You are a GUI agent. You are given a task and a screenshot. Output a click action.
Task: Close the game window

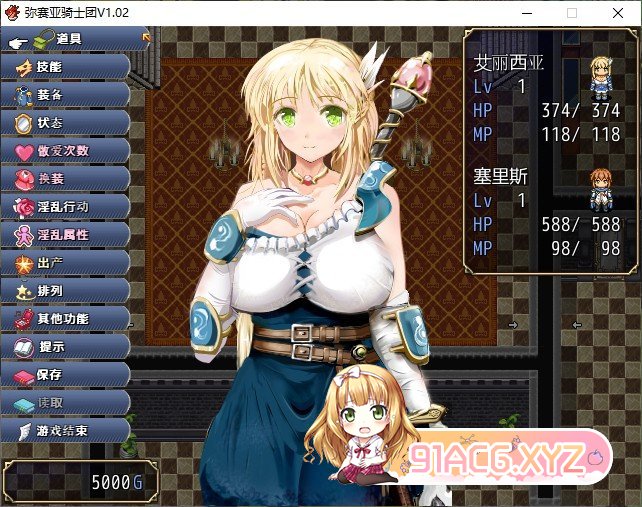click(x=619, y=13)
